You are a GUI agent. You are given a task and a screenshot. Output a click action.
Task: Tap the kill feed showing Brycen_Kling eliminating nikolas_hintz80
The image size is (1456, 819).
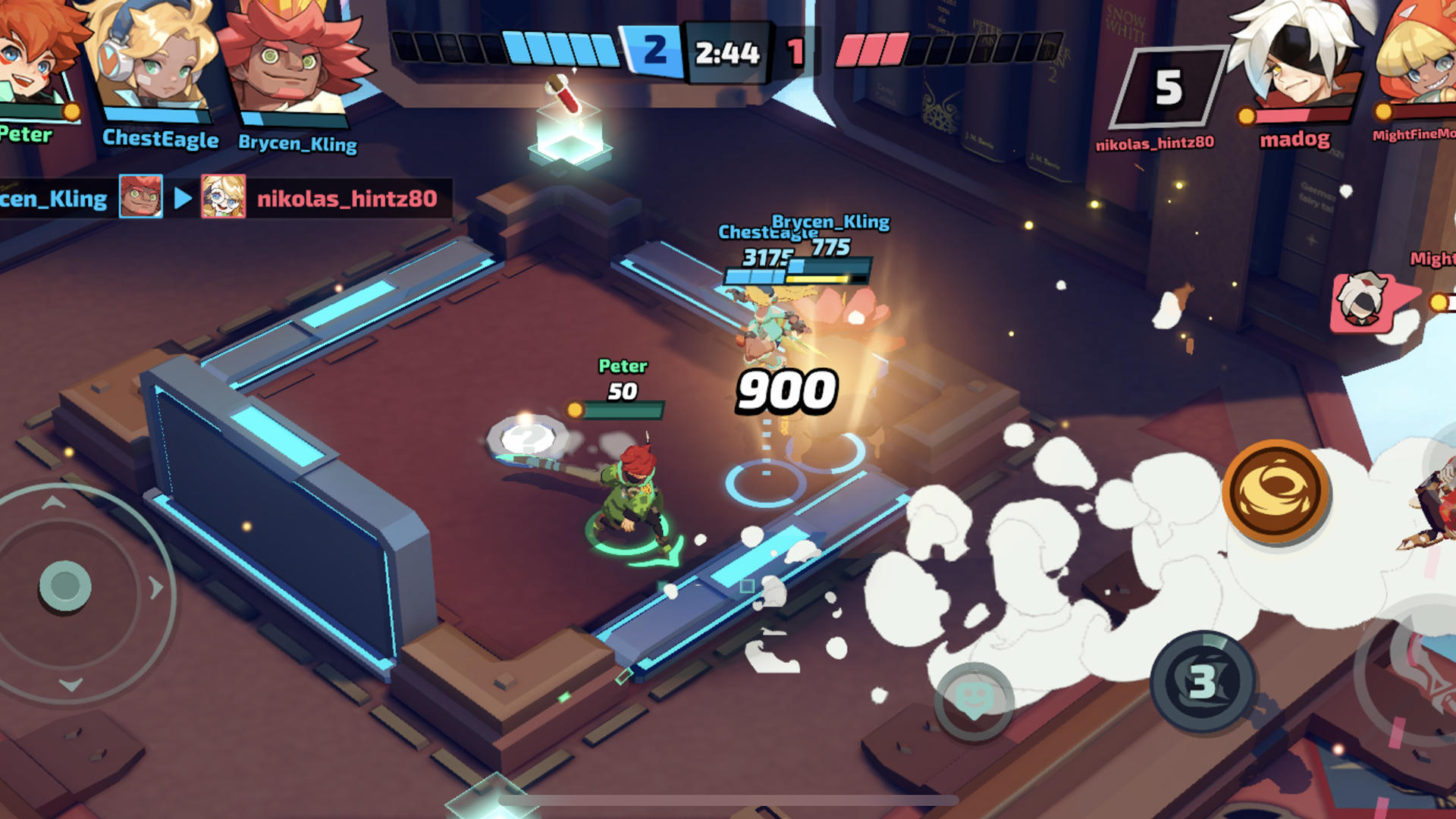220,199
